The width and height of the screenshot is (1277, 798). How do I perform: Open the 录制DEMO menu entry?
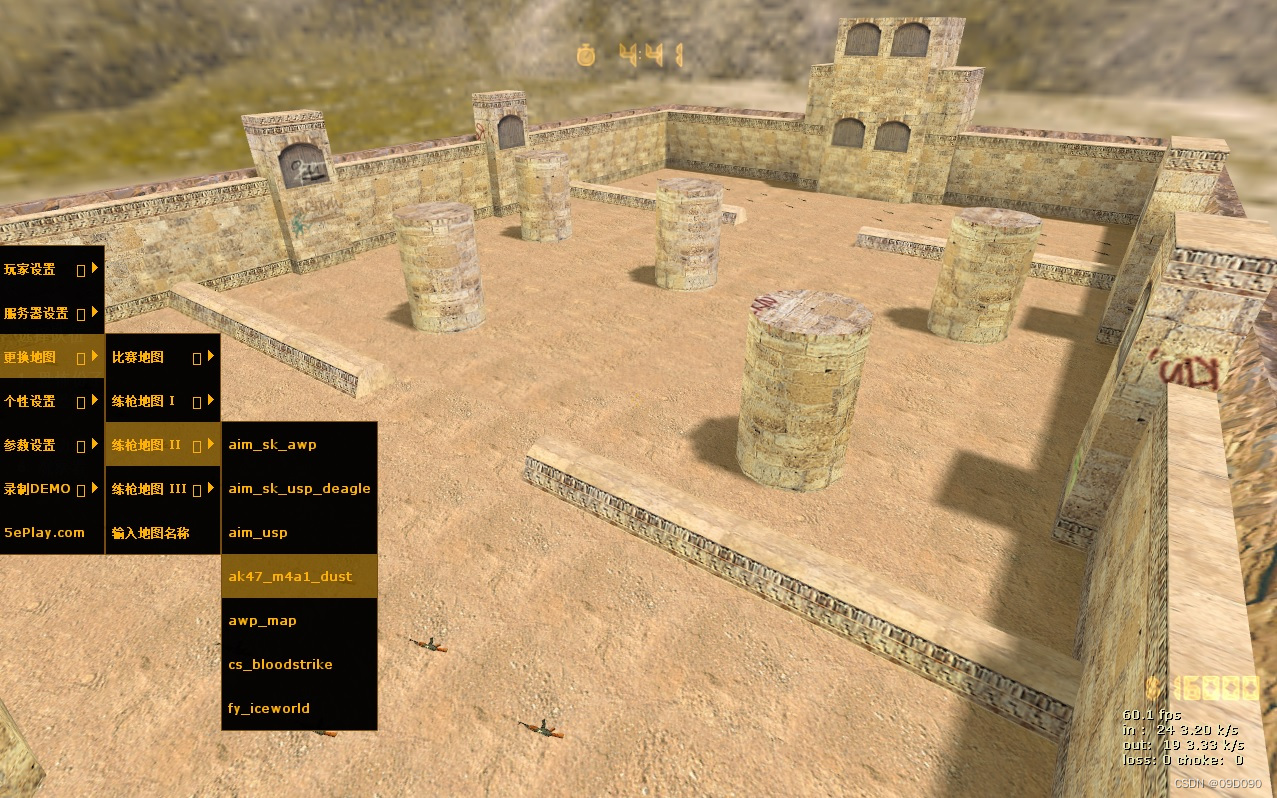click(x=51, y=489)
